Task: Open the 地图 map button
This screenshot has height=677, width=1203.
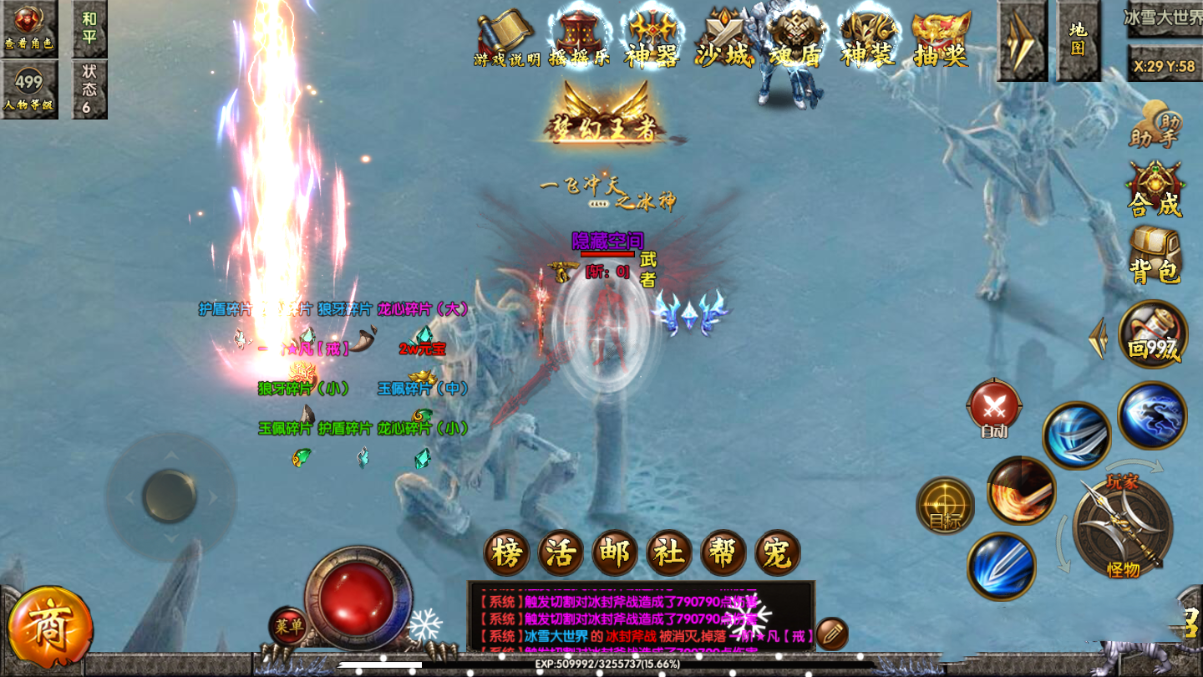Action: [x=1078, y=40]
